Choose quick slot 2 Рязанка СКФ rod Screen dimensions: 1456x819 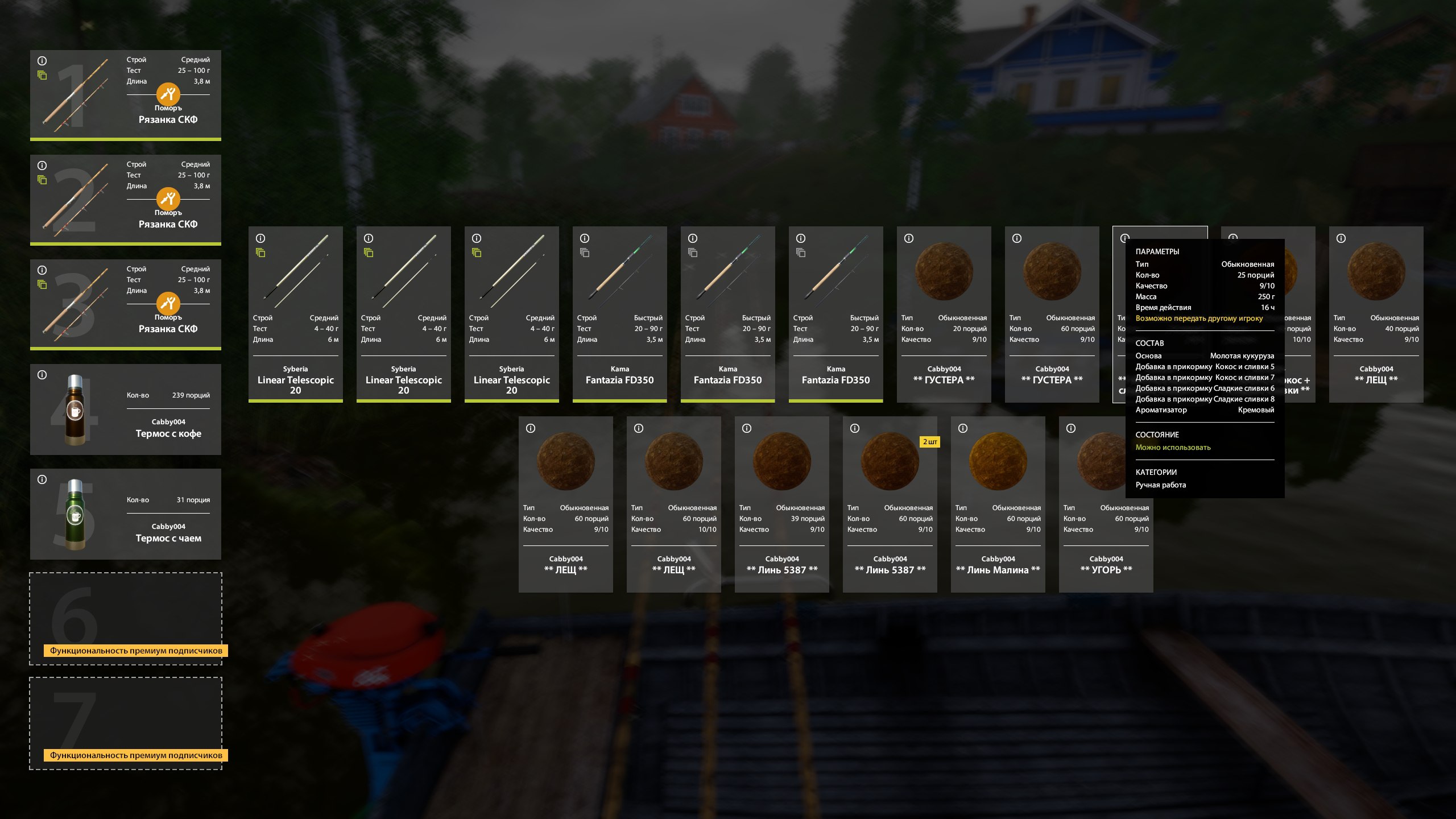coord(125,200)
